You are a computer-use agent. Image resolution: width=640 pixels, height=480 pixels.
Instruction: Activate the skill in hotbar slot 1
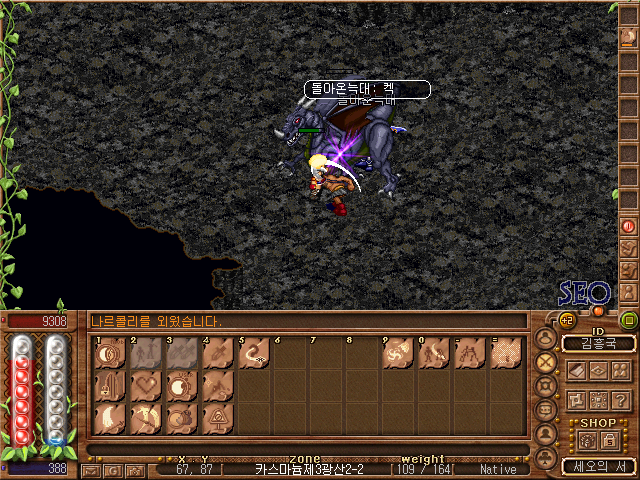tap(109, 354)
